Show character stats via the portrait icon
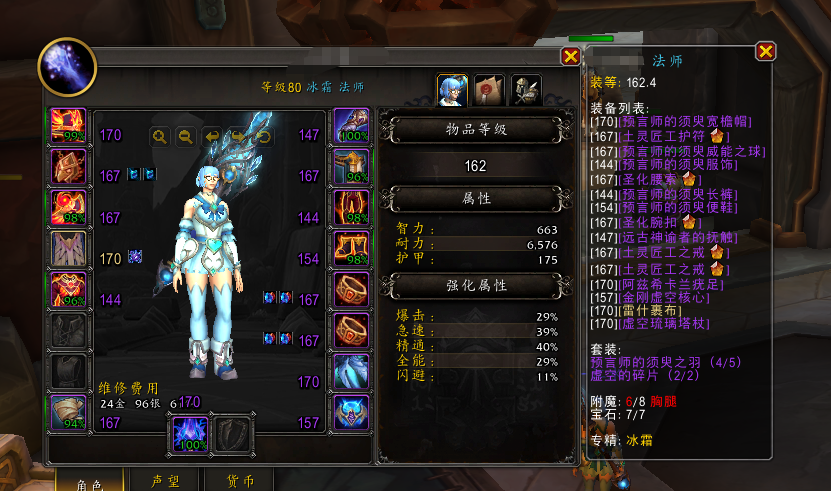Image resolution: width=831 pixels, height=491 pixels. click(453, 91)
